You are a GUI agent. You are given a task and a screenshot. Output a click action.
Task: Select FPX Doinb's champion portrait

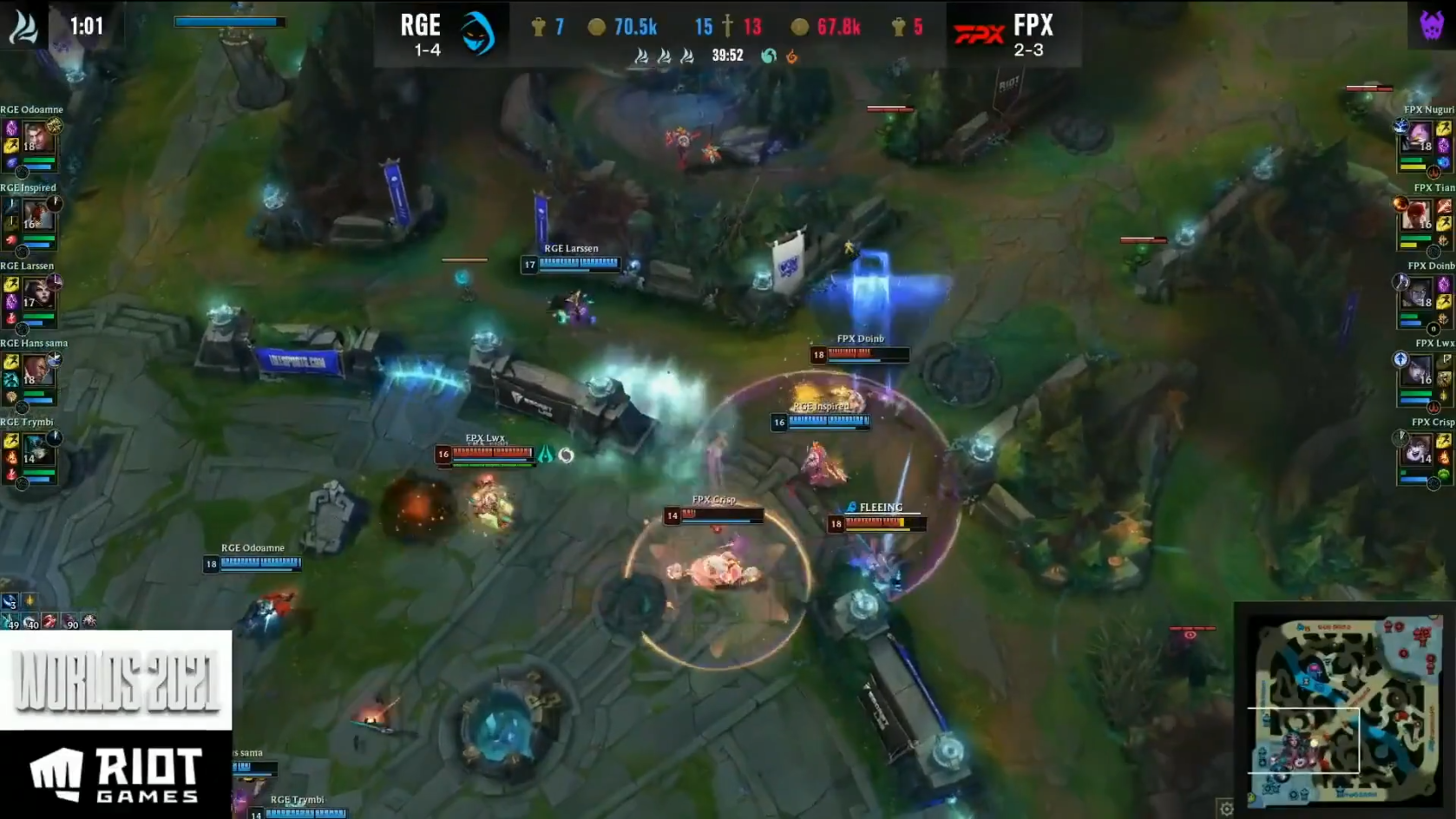click(1419, 293)
